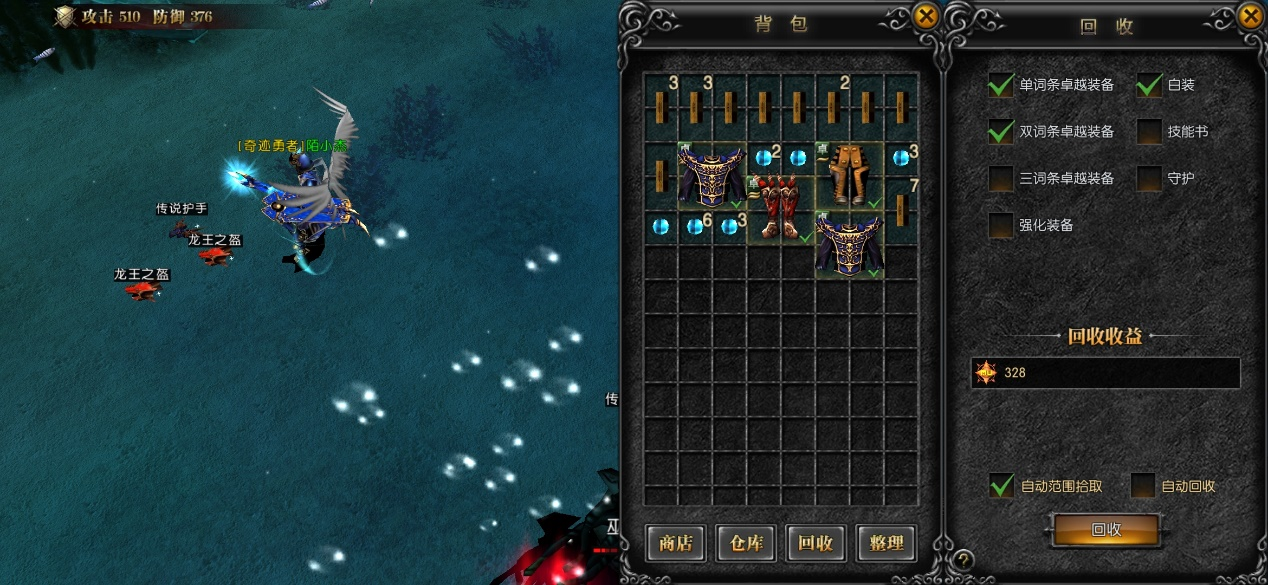The image size is (1268, 585).
Task: Enable the 自动回收 checkbox
Action: [1143, 486]
